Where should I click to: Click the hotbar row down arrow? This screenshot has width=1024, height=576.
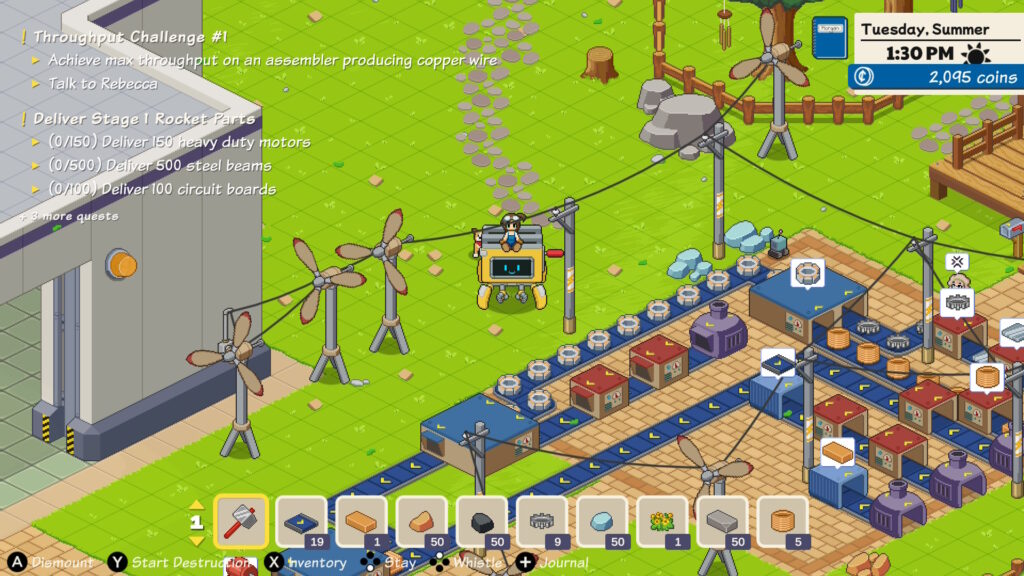(196, 540)
